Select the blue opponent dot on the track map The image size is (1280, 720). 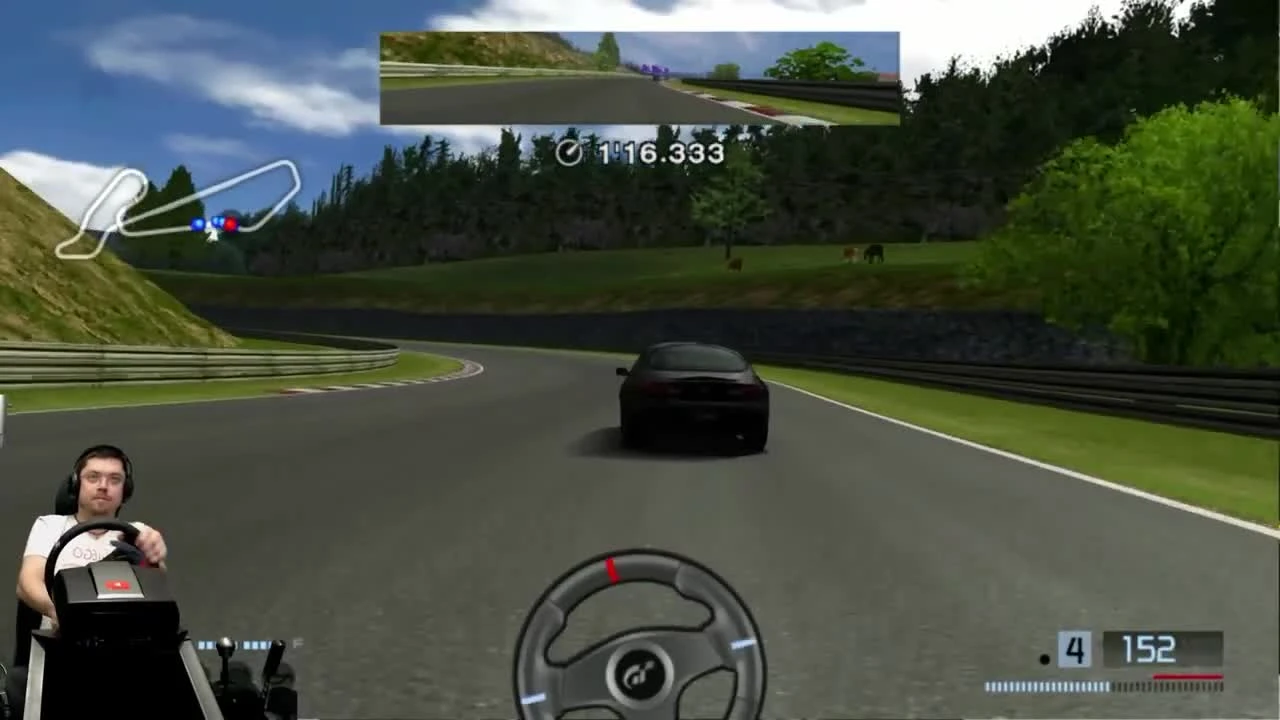(198, 223)
